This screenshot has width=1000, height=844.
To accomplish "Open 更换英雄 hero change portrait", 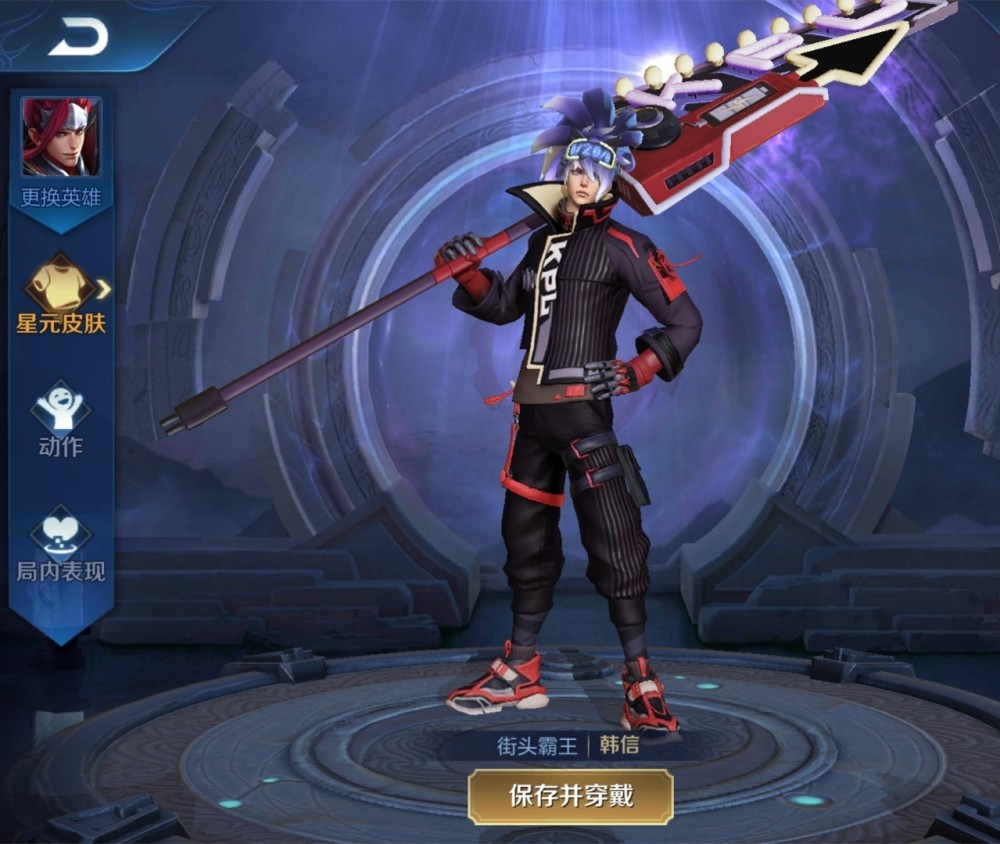I will click(61, 138).
